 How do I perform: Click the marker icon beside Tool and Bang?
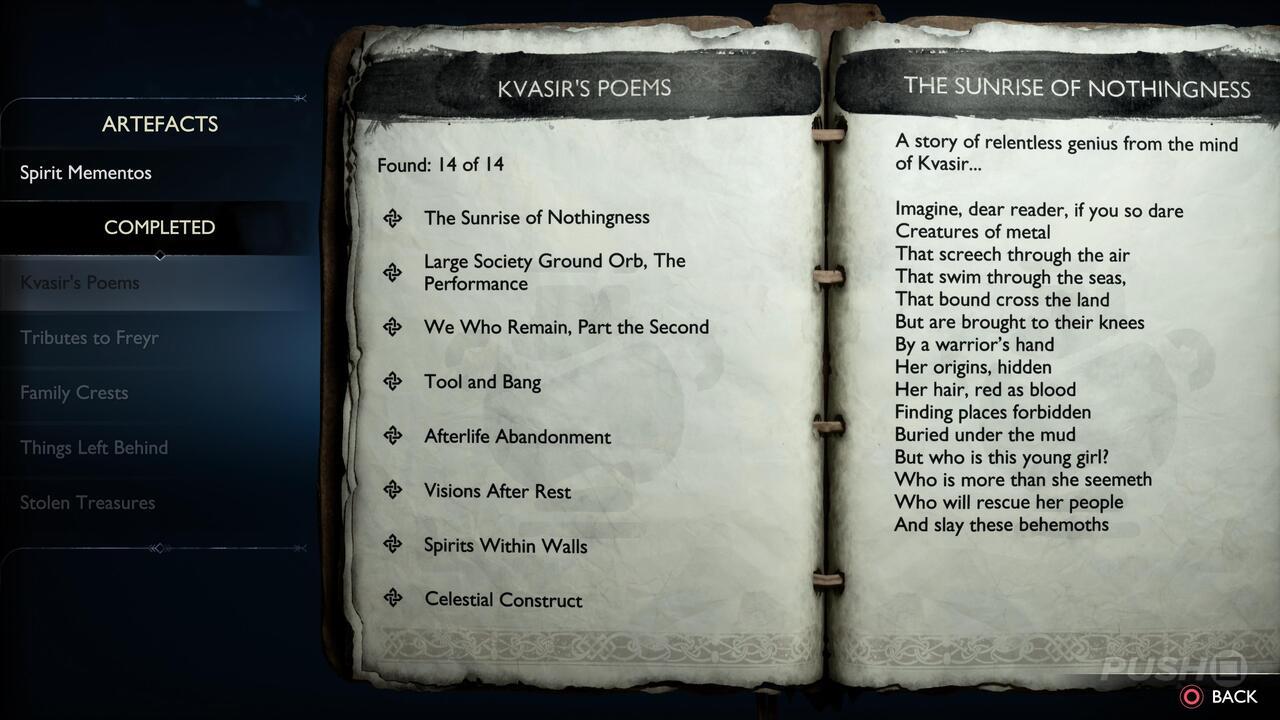(x=392, y=382)
